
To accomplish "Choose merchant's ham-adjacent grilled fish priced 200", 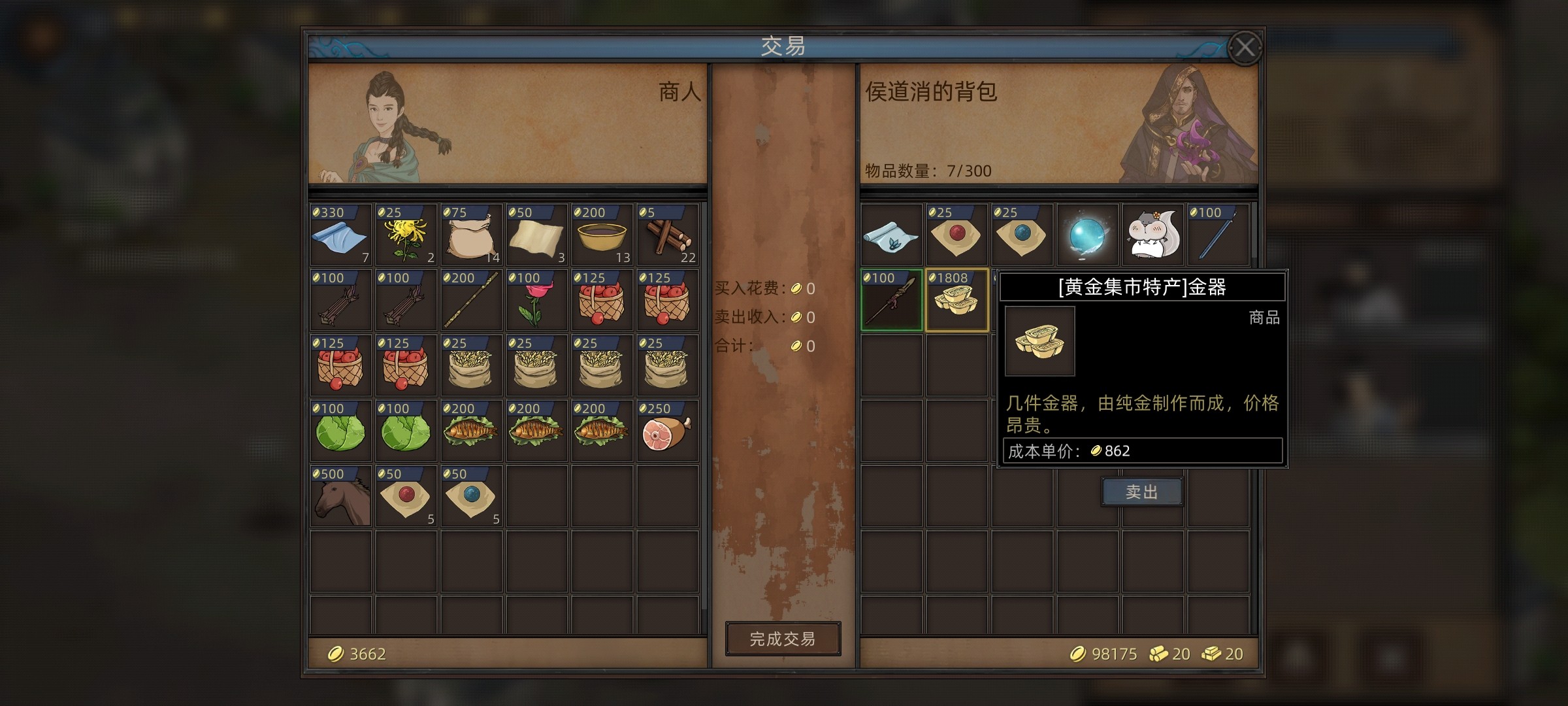I will point(602,431).
